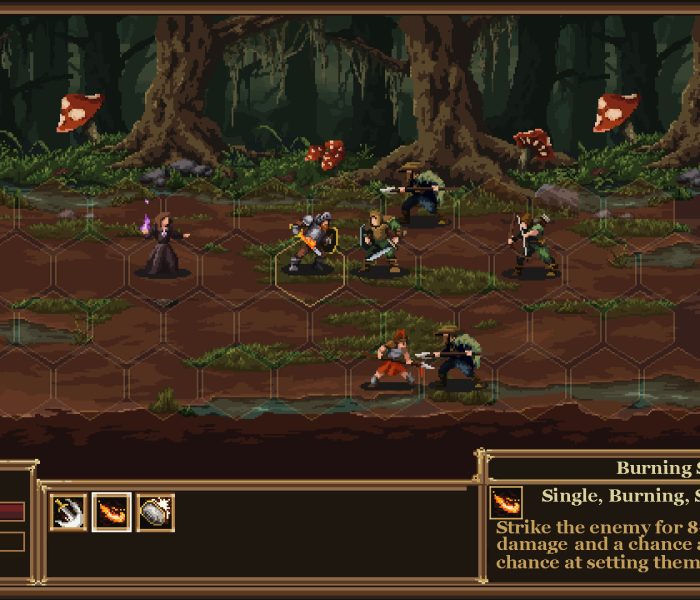Select the sword slash ability icon

pyautogui.click(x=68, y=512)
